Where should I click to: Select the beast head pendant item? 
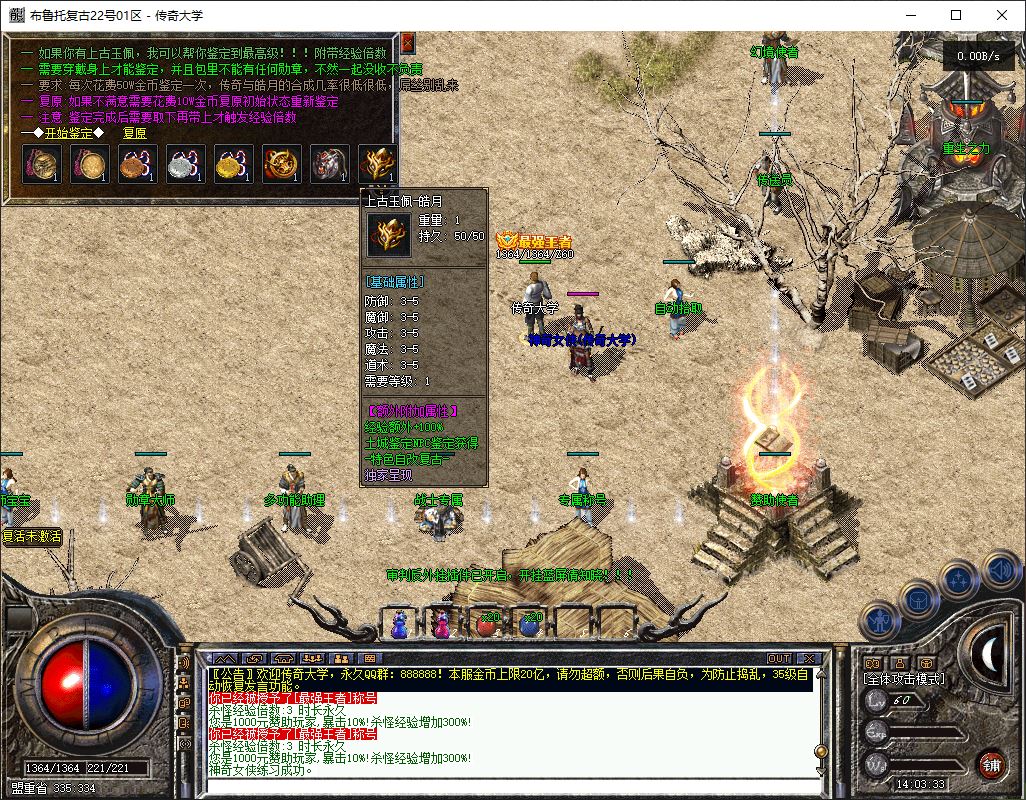[330, 164]
